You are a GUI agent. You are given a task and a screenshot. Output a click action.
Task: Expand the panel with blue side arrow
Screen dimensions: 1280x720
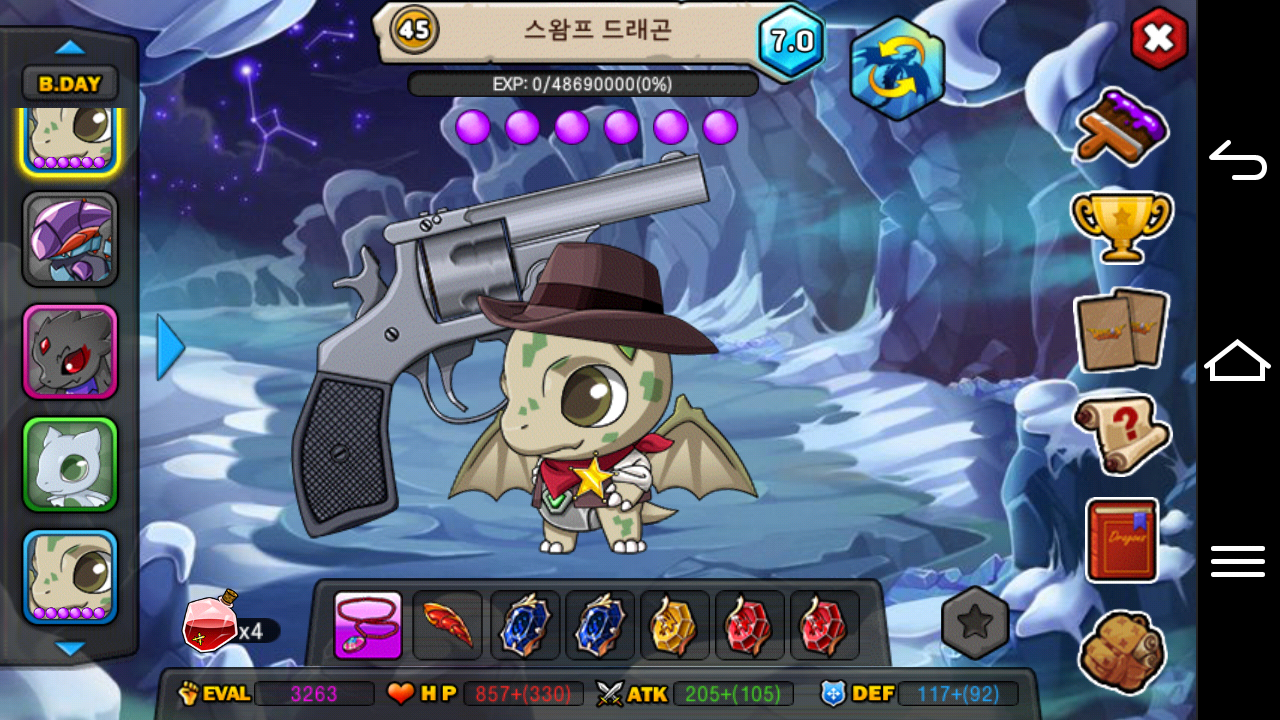pyautogui.click(x=170, y=347)
